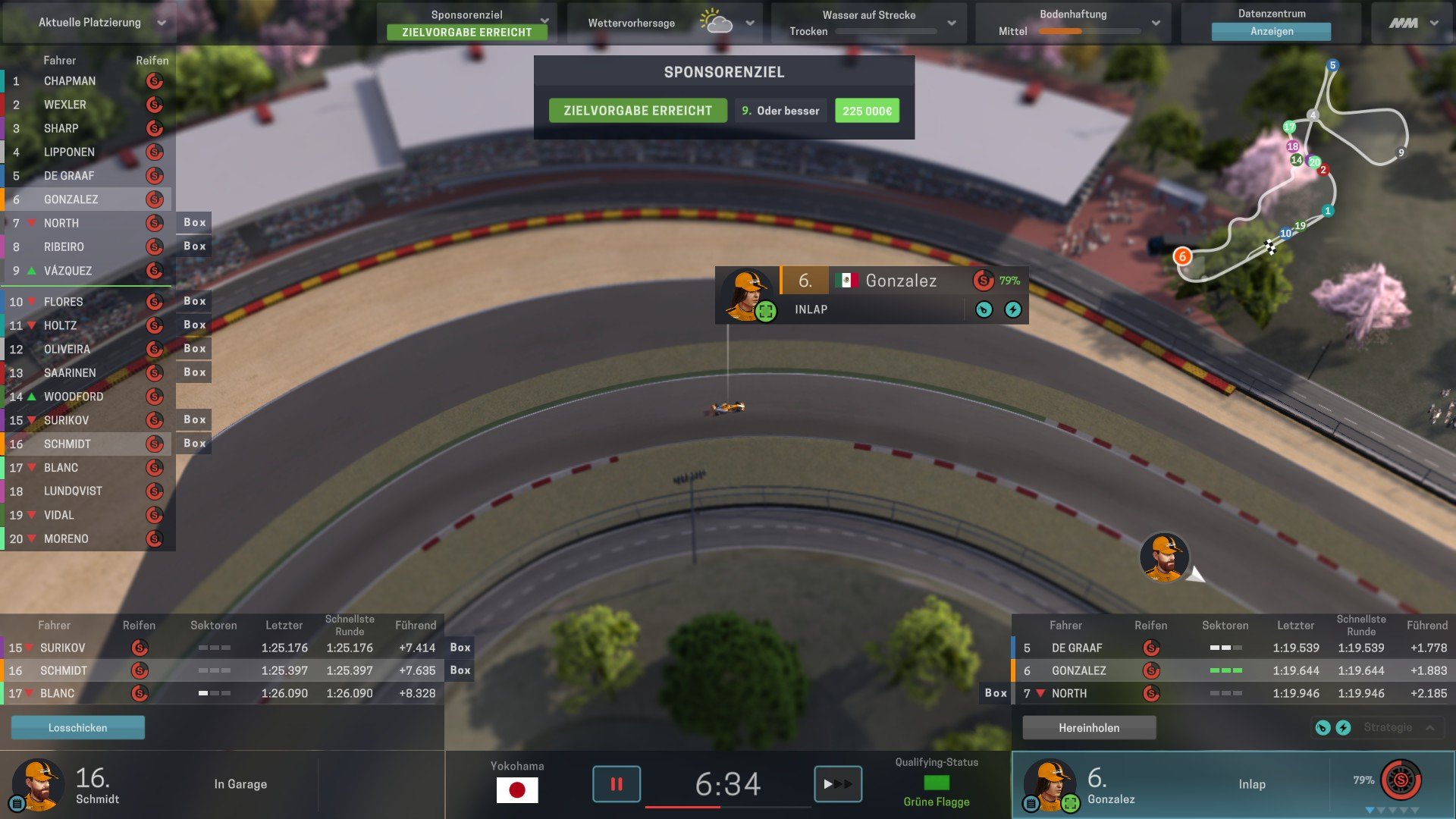The height and width of the screenshot is (819, 1456).
Task: Call Gonzalez in with Hereinholen
Action: pos(1089,728)
